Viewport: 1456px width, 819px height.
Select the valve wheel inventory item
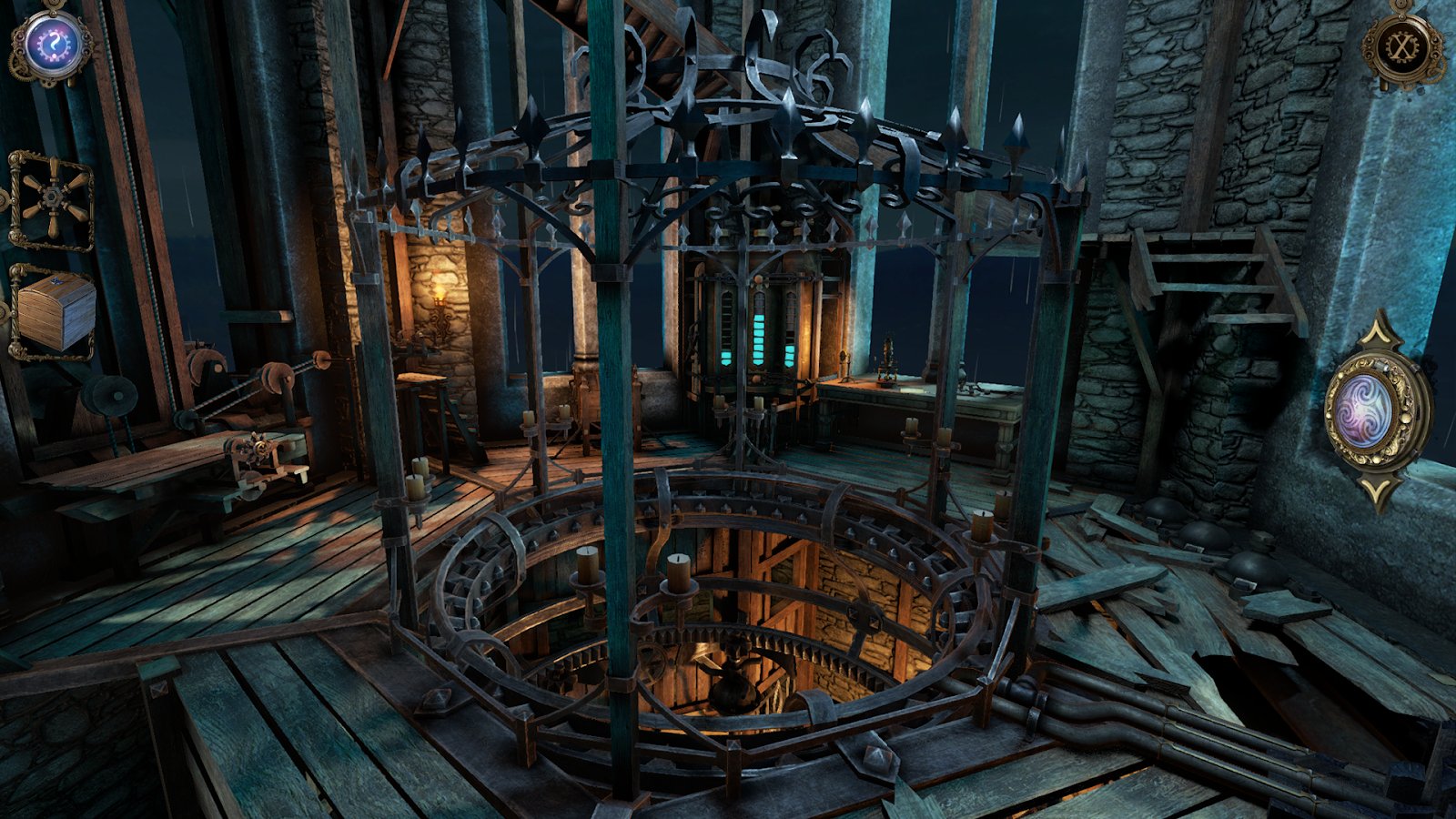51,201
